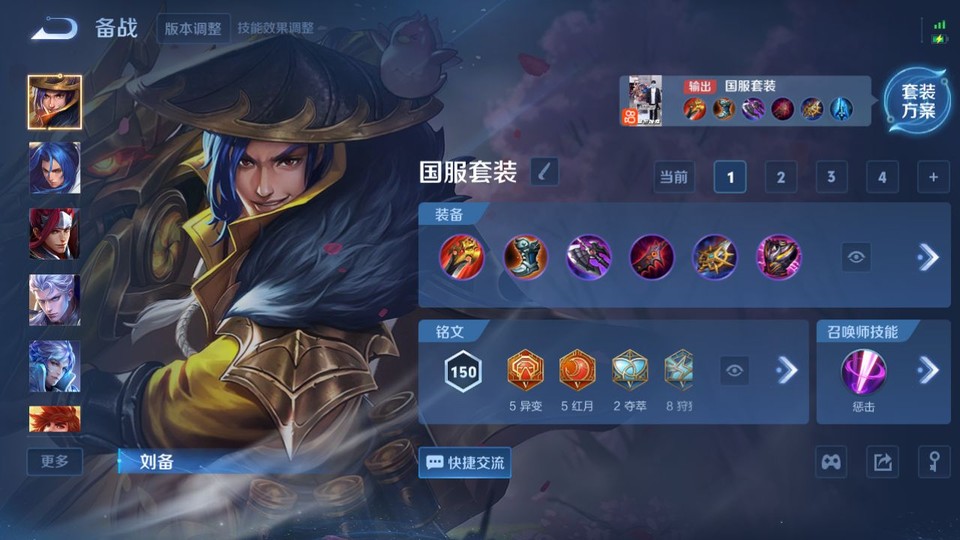Select the 惩击 summoner skill icon

tap(861, 371)
